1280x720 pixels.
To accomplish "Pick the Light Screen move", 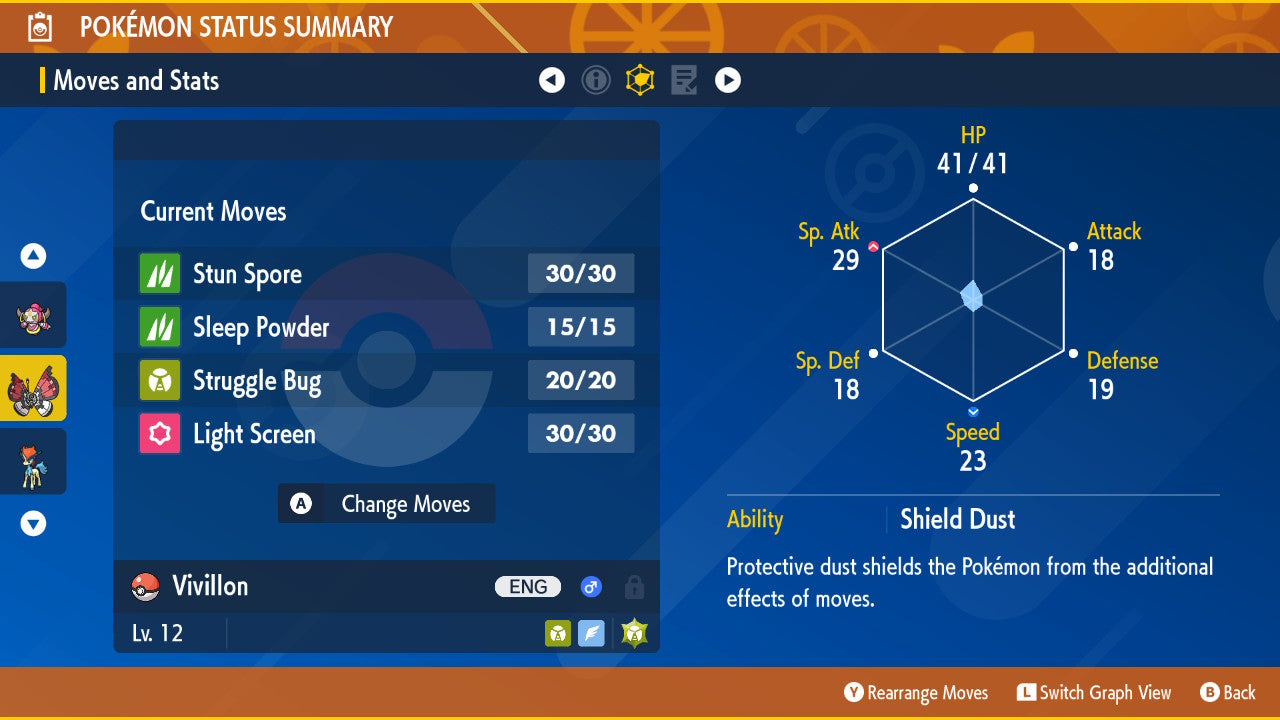I will tap(386, 433).
